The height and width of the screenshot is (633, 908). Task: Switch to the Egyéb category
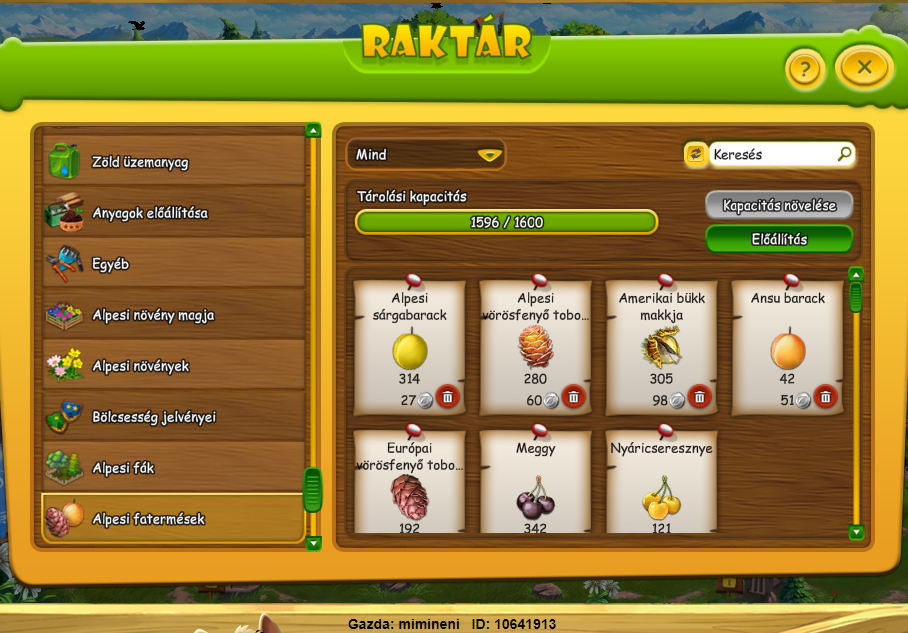point(174,265)
